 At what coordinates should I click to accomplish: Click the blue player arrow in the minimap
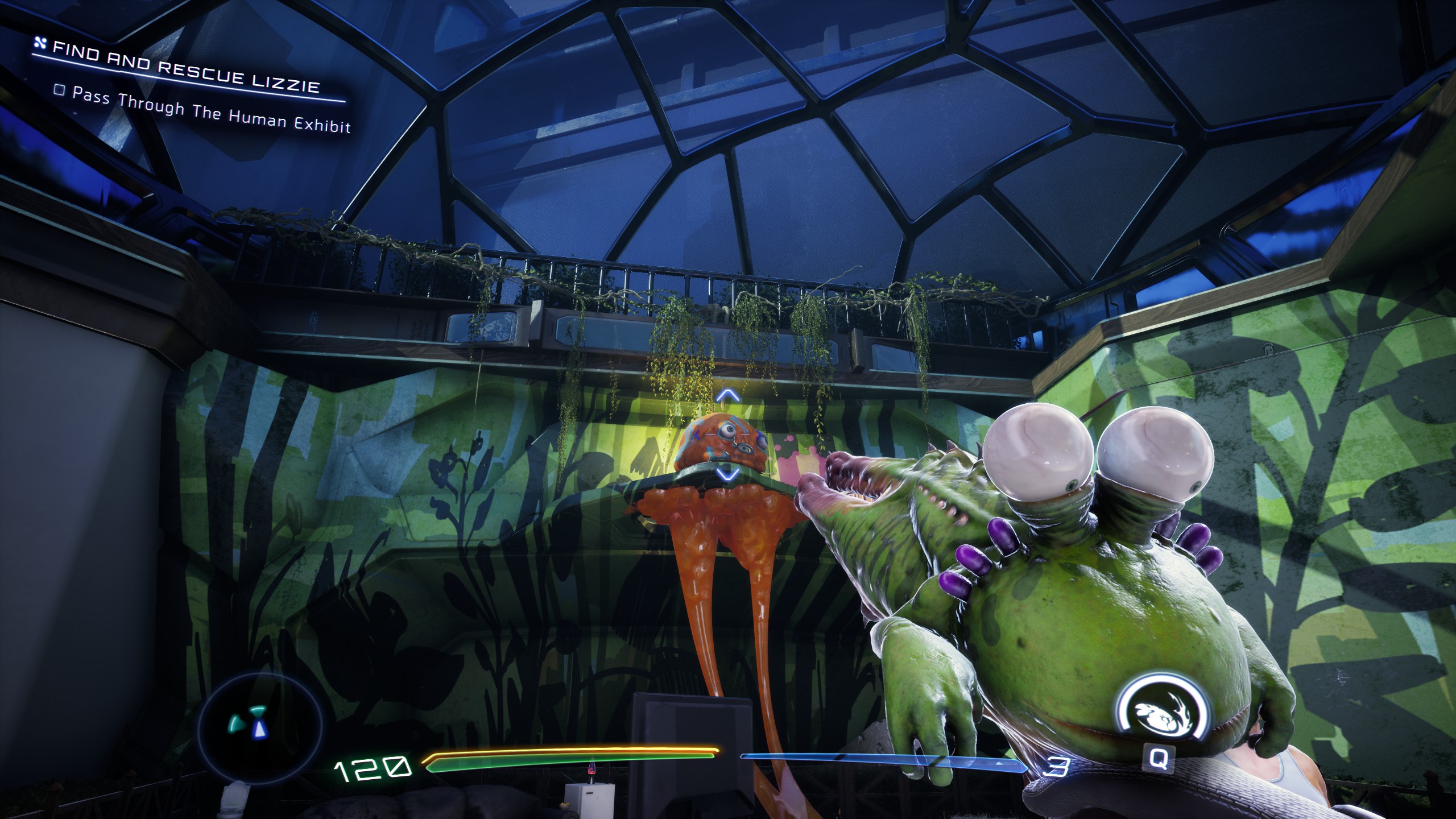259,730
